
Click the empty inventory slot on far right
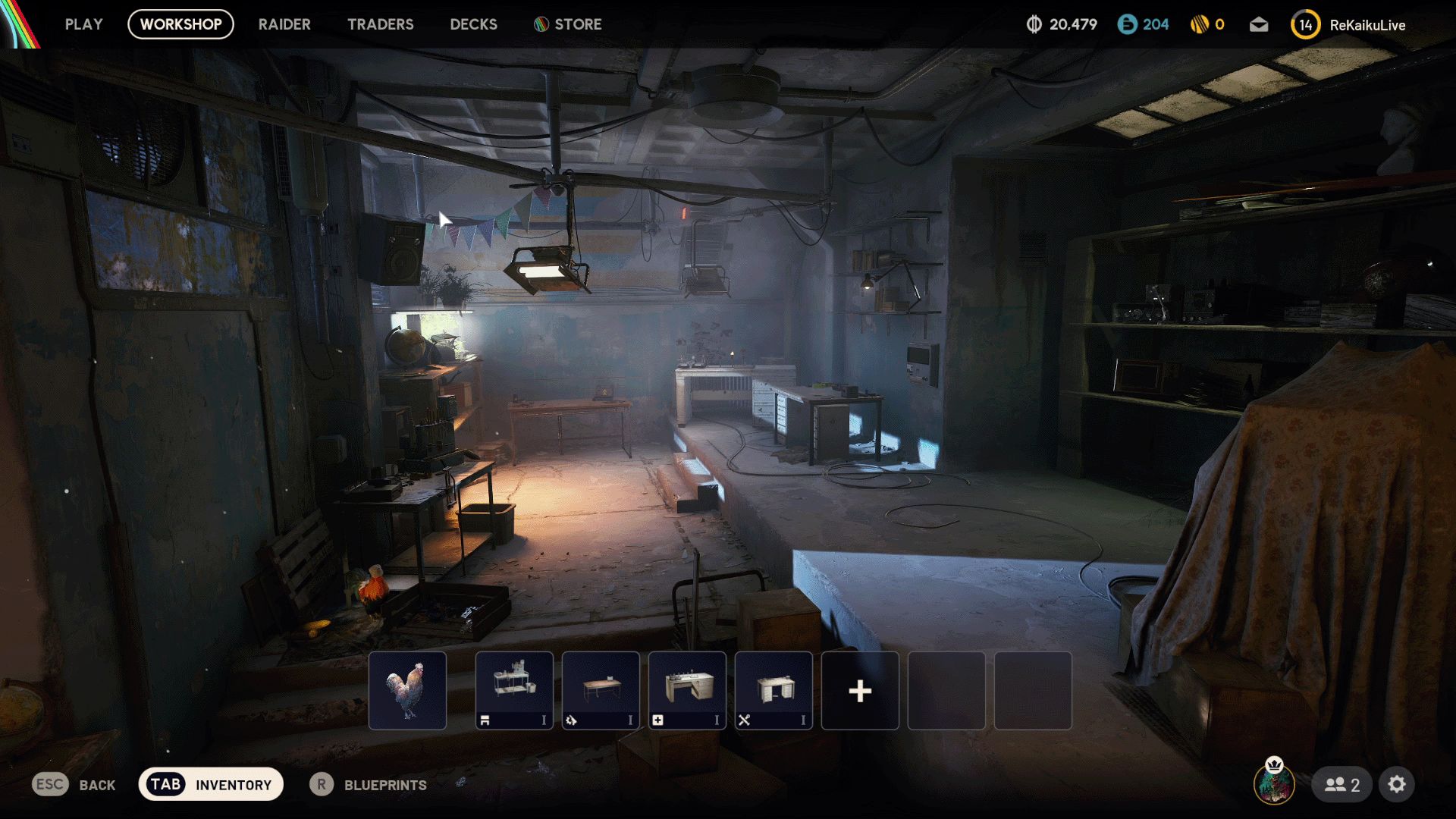[1033, 690]
